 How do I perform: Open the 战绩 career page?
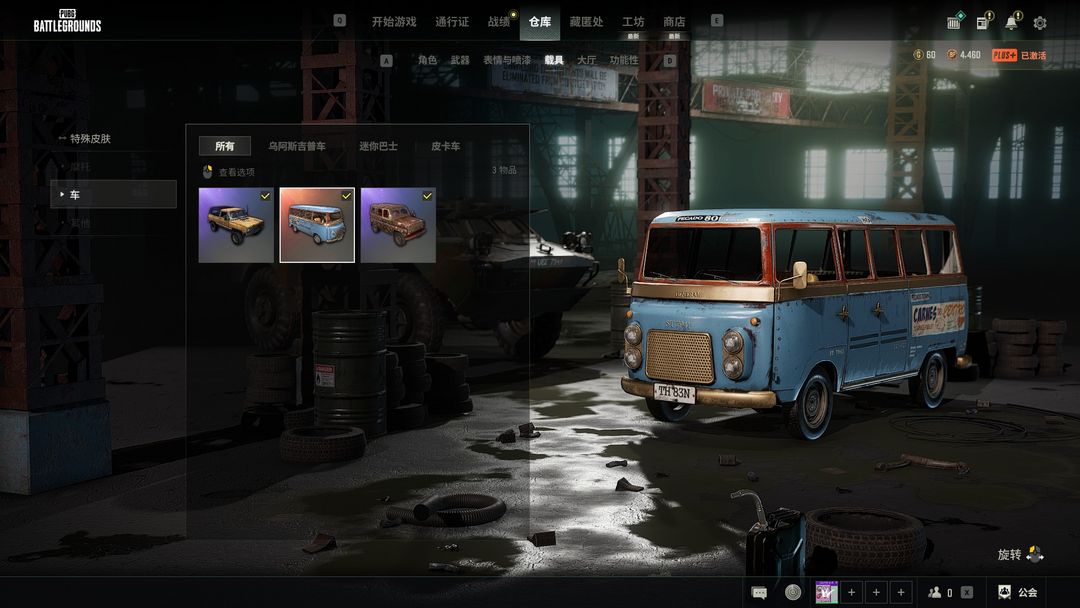pyautogui.click(x=498, y=22)
